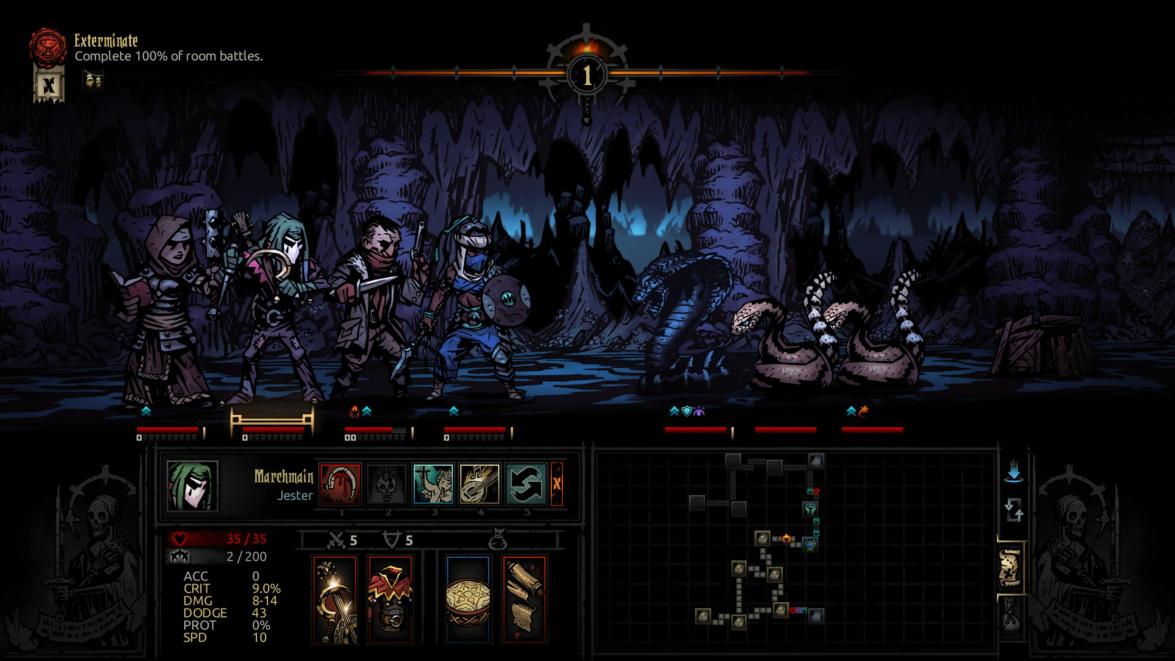This screenshot has width=1175, height=661.
Task: Click the teal room marker on minimap
Action: coord(811,509)
